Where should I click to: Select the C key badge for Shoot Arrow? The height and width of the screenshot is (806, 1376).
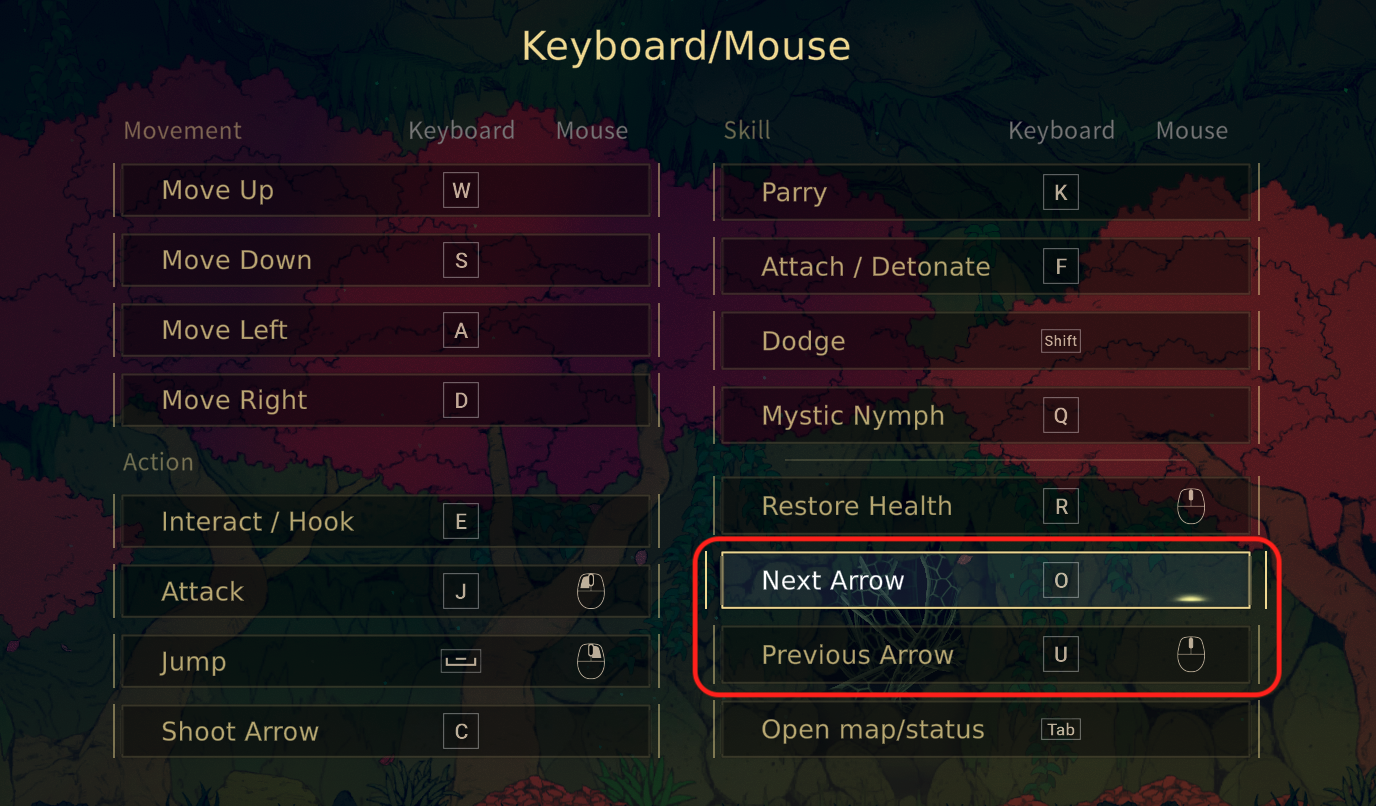[460, 731]
